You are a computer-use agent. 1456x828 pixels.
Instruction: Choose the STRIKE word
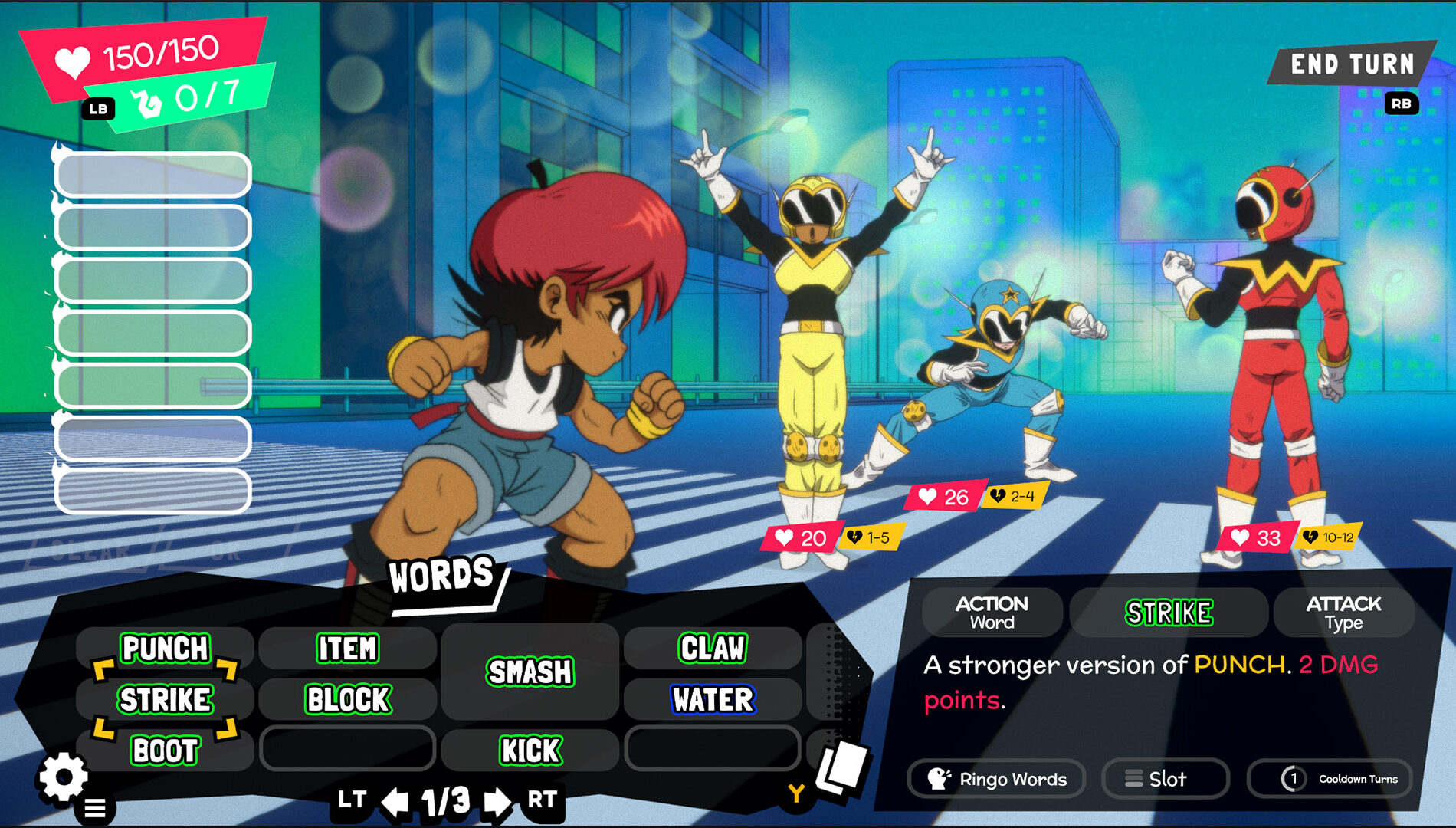click(165, 699)
